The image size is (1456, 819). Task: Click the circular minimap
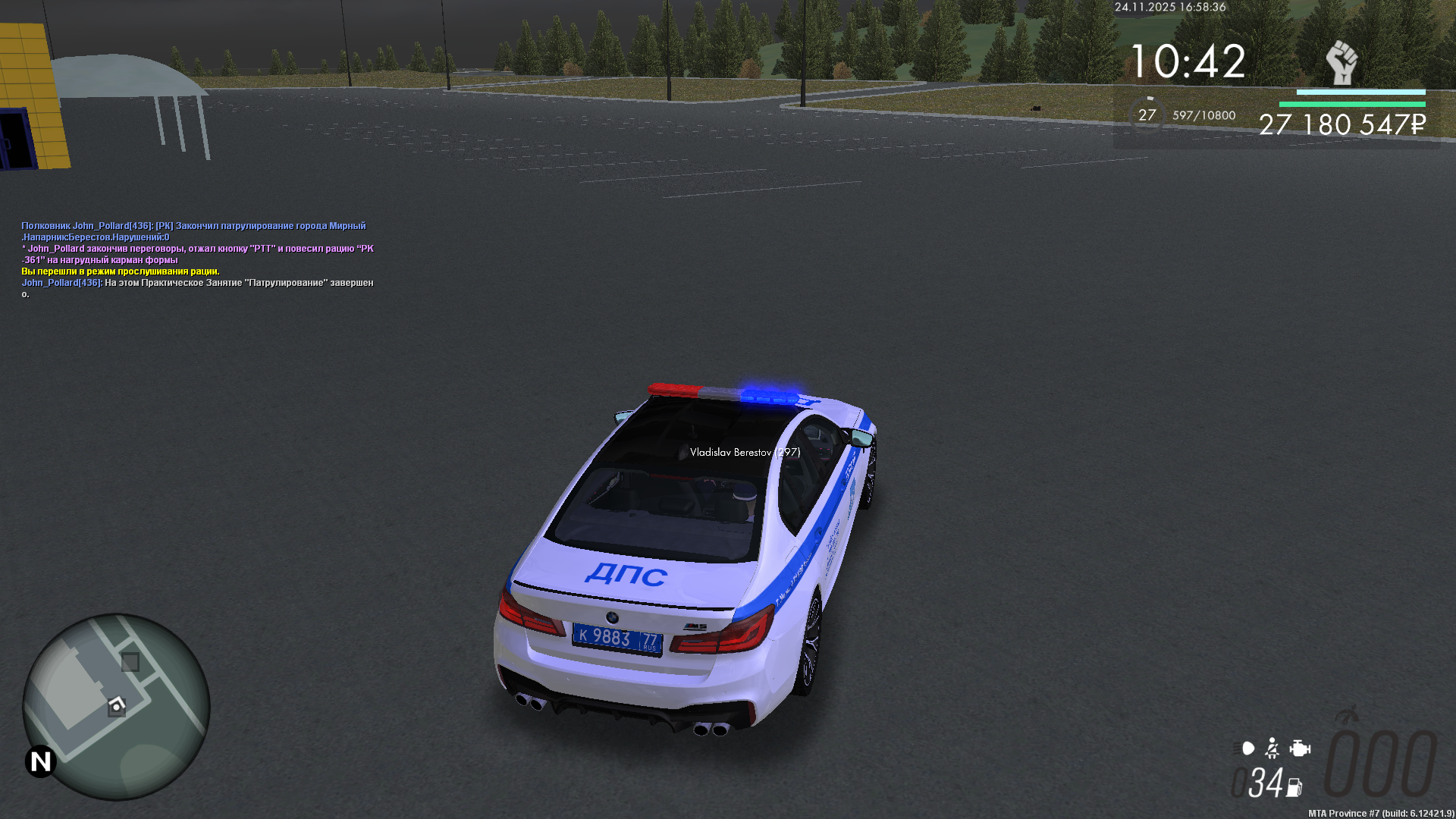click(116, 707)
